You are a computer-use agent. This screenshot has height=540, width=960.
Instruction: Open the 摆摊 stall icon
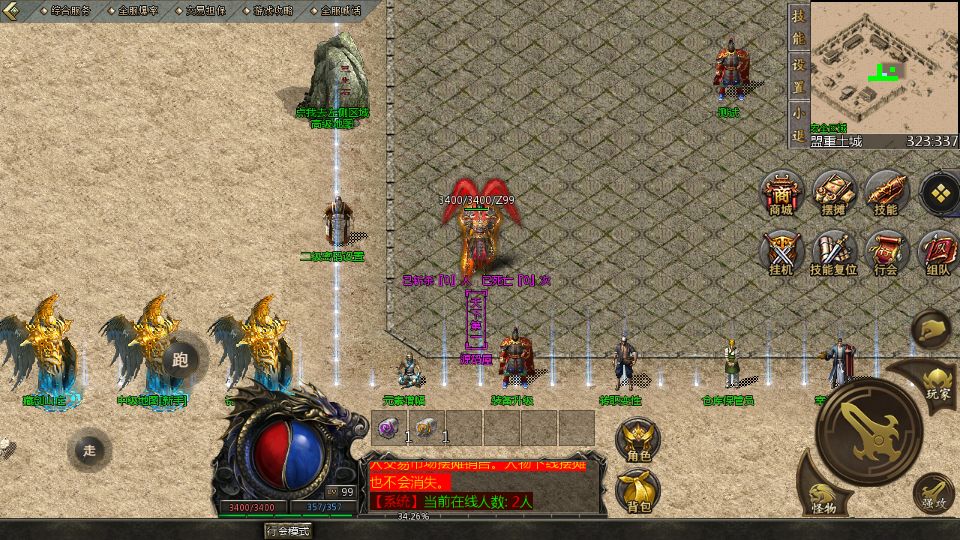point(833,191)
